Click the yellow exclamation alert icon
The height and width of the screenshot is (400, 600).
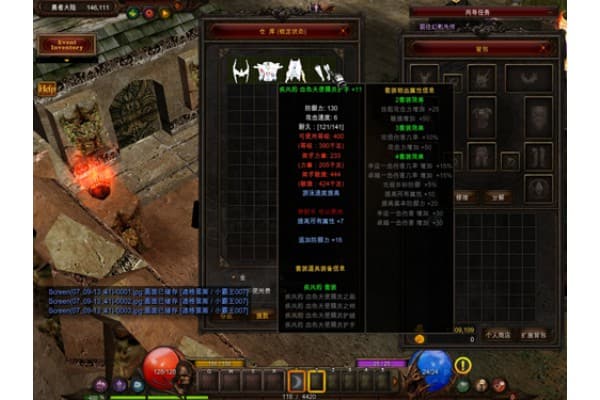coord(462,364)
